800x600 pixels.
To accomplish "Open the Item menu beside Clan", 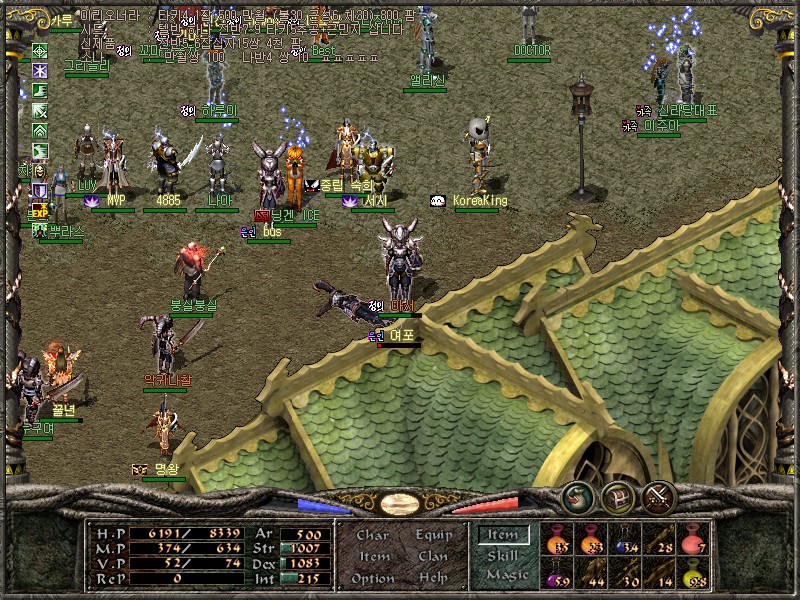I will tap(373, 556).
